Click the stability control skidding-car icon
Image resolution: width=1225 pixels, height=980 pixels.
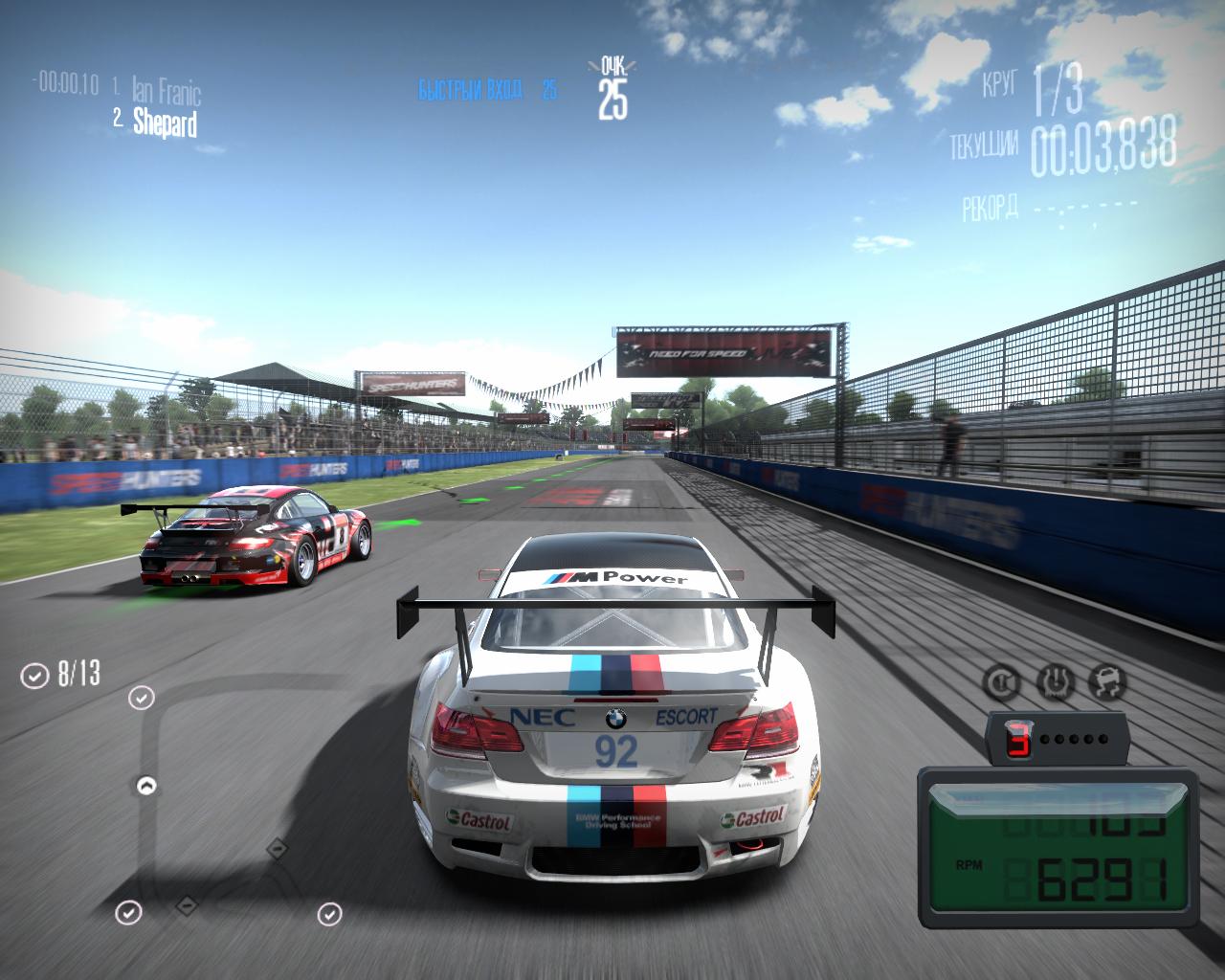tap(1108, 683)
